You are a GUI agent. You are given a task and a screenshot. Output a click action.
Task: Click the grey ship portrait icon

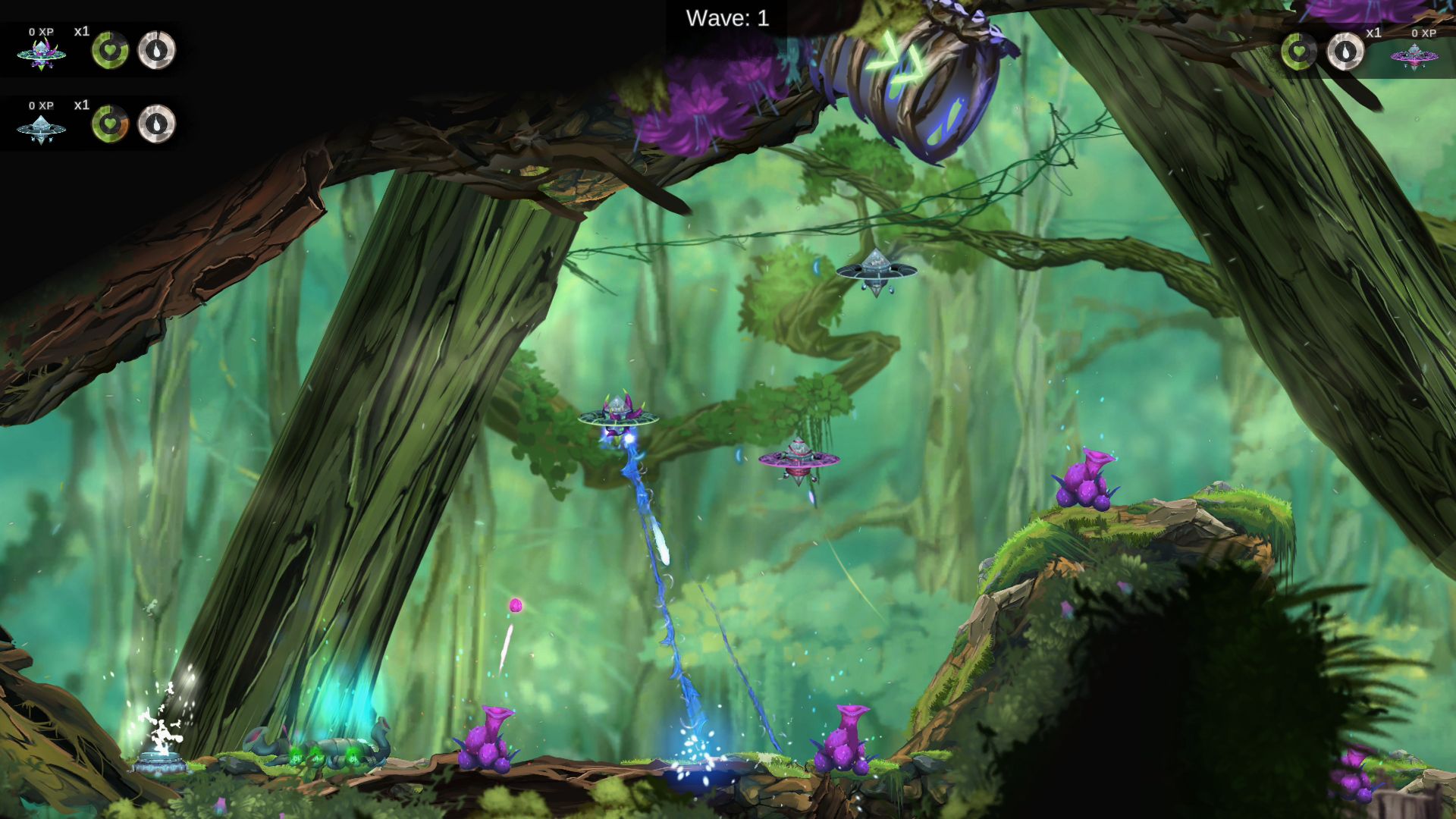(x=41, y=129)
